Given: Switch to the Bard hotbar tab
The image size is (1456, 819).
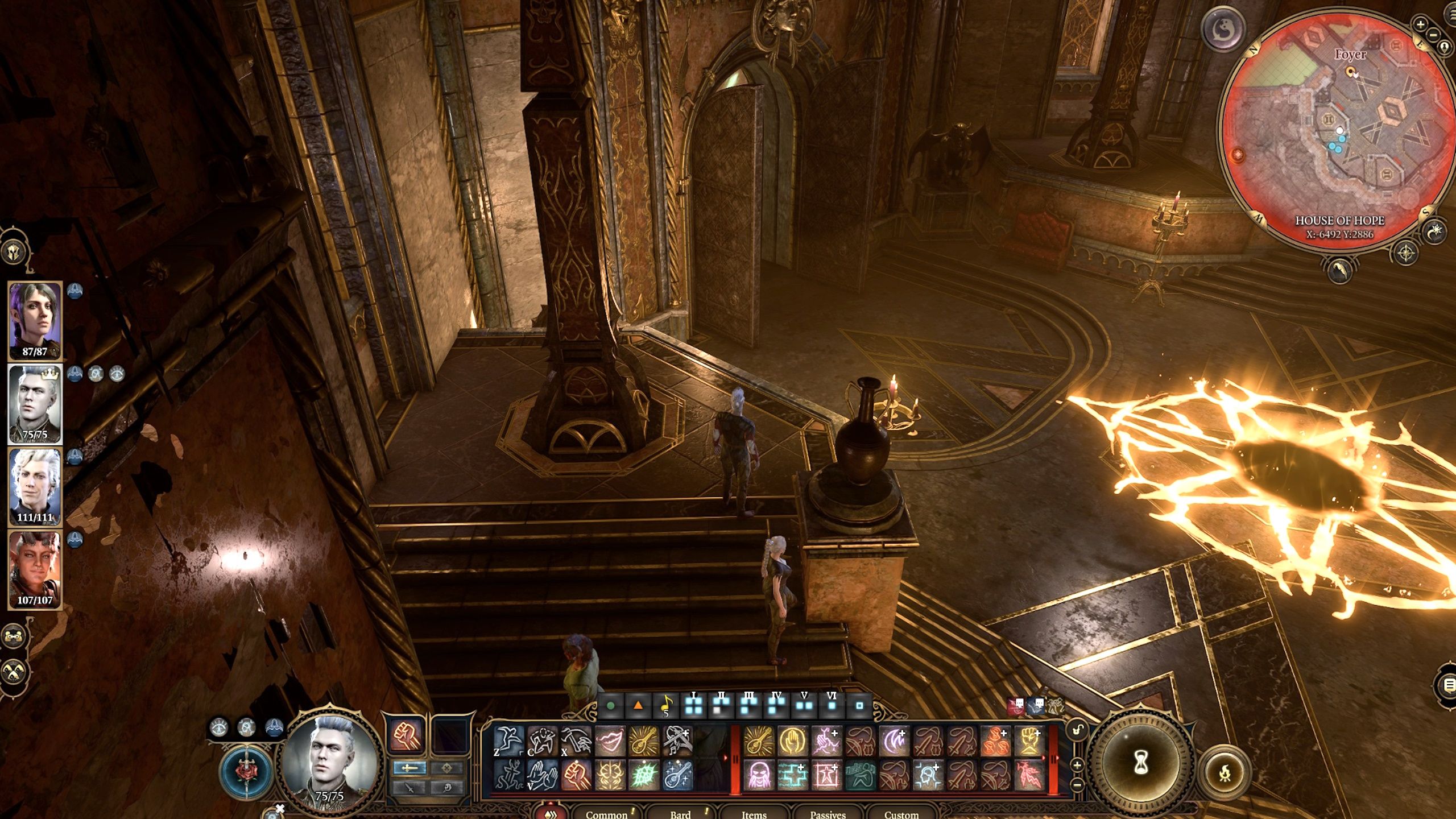Looking at the screenshot, I should tap(680, 814).
